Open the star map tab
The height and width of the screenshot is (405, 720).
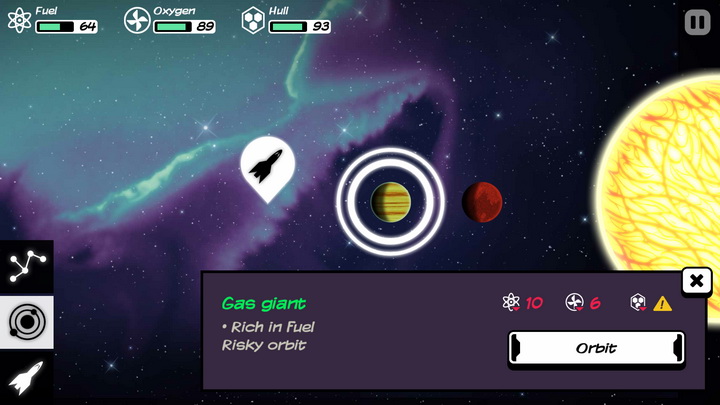coord(26,266)
